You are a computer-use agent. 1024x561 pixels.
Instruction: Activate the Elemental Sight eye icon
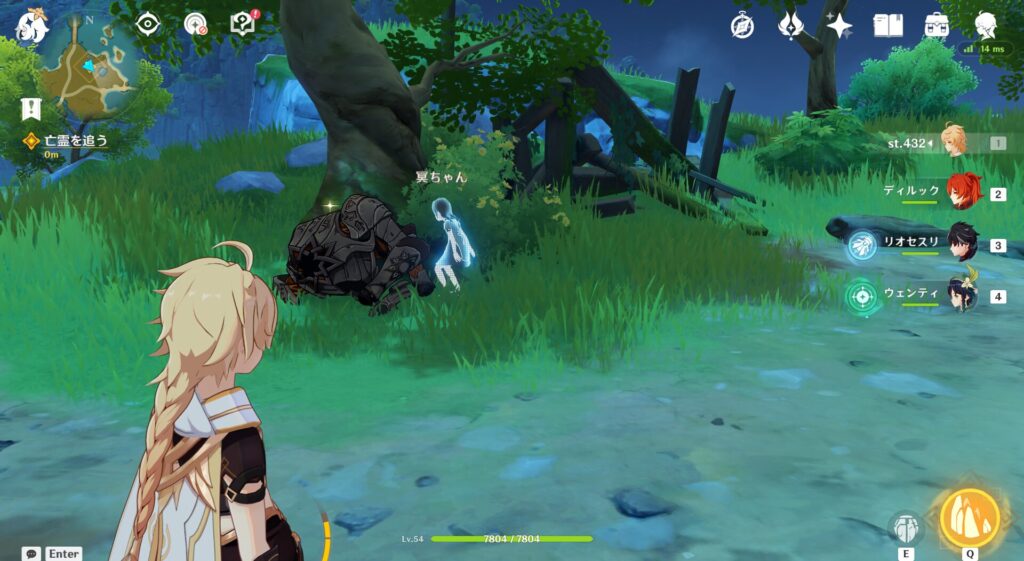148,24
